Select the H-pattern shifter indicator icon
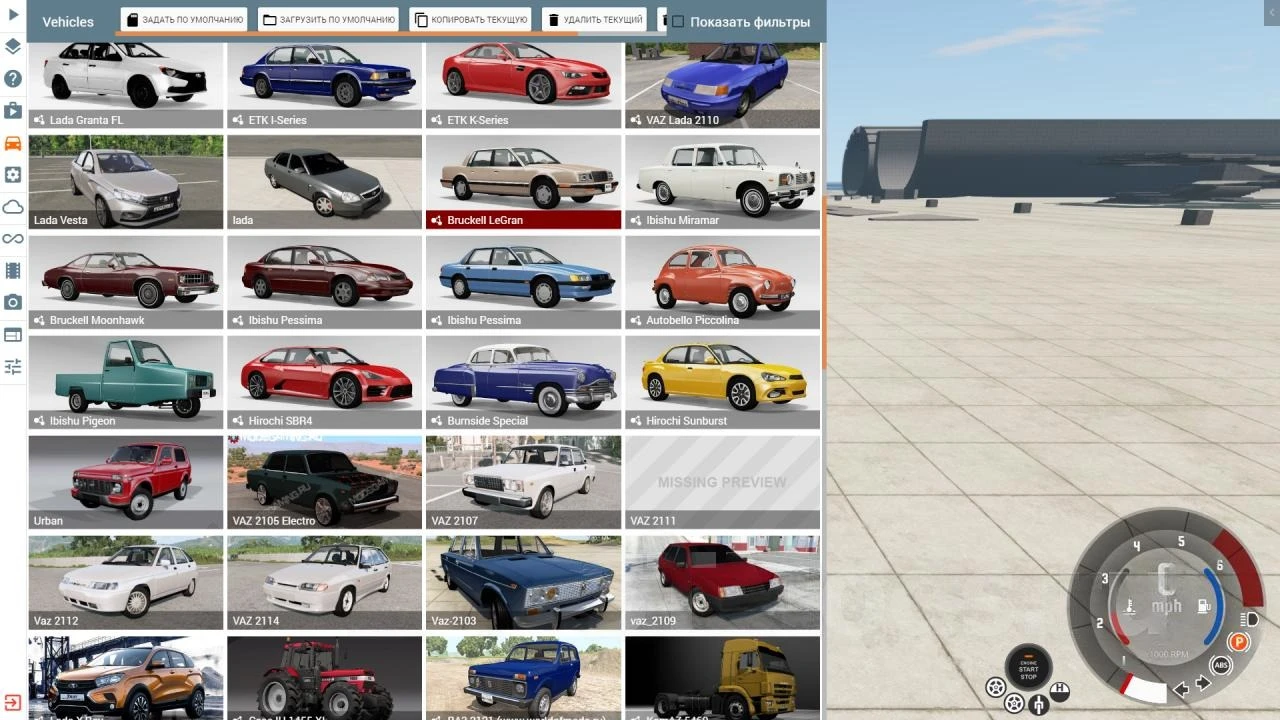The height and width of the screenshot is (720, 1280). pyautogui.click(x=1060, y=690)
